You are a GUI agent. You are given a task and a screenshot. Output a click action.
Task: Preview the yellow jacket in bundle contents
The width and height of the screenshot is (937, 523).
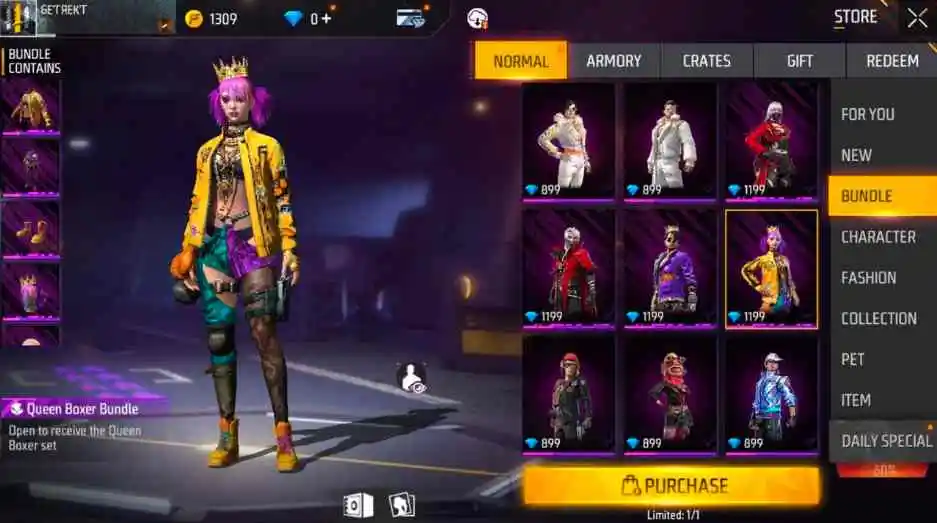(31, 105)
